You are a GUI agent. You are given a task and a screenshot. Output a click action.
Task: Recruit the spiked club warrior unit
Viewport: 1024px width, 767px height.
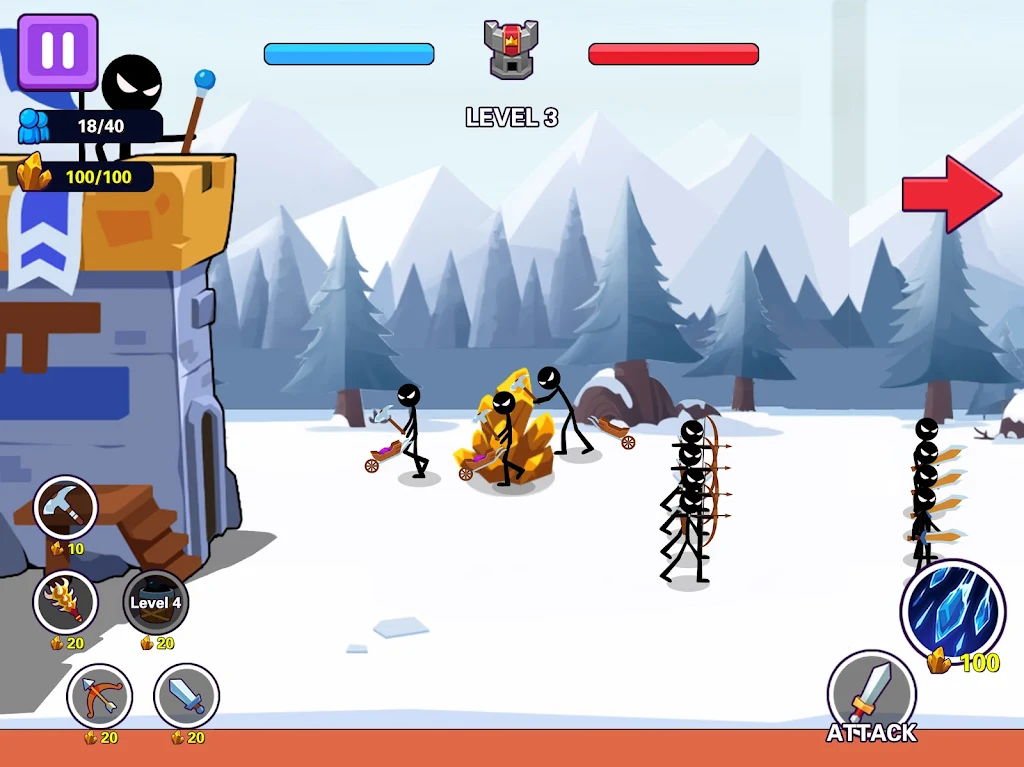[x=65, y=602]
